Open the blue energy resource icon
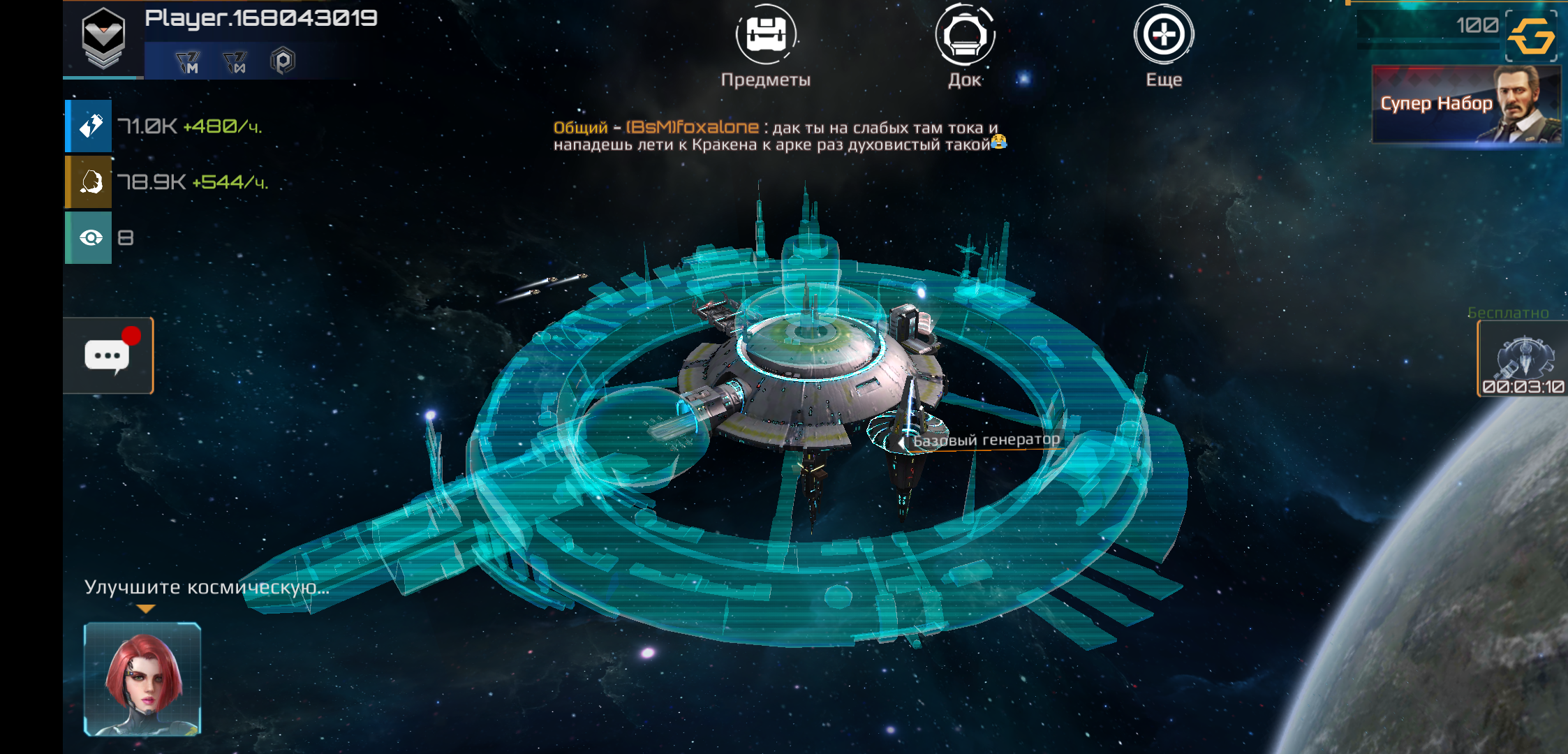Viewport: 1568px width, 754px height. (89, 126)
